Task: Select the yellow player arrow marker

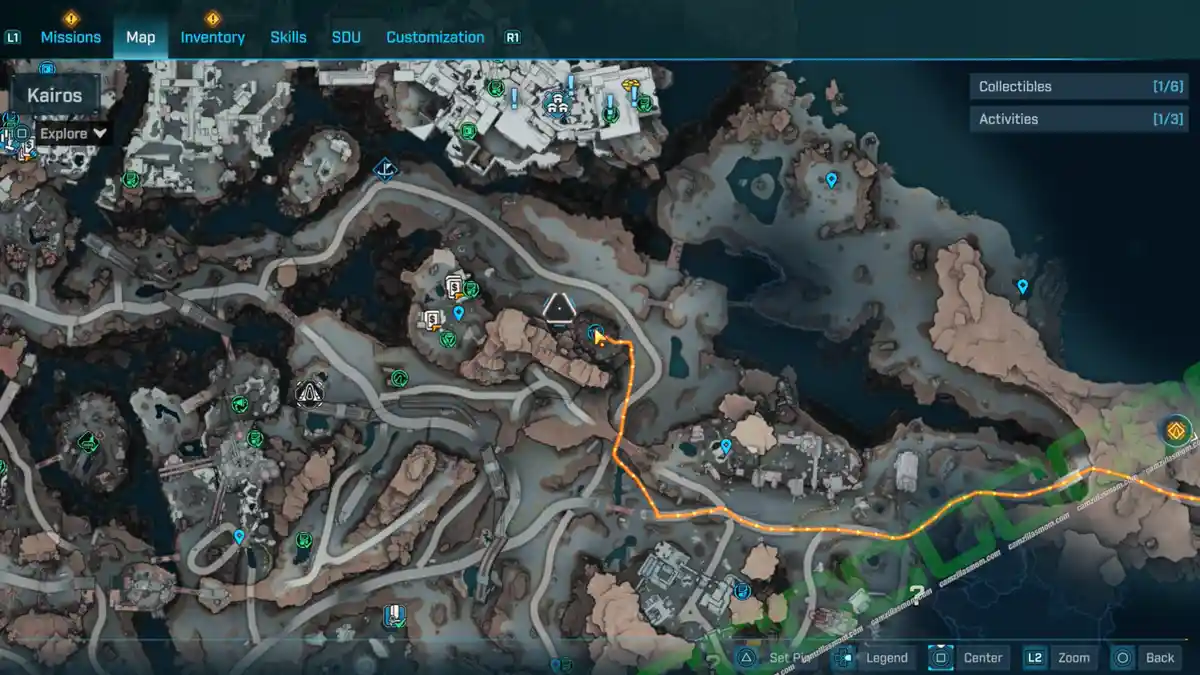Action: point(600,338)
